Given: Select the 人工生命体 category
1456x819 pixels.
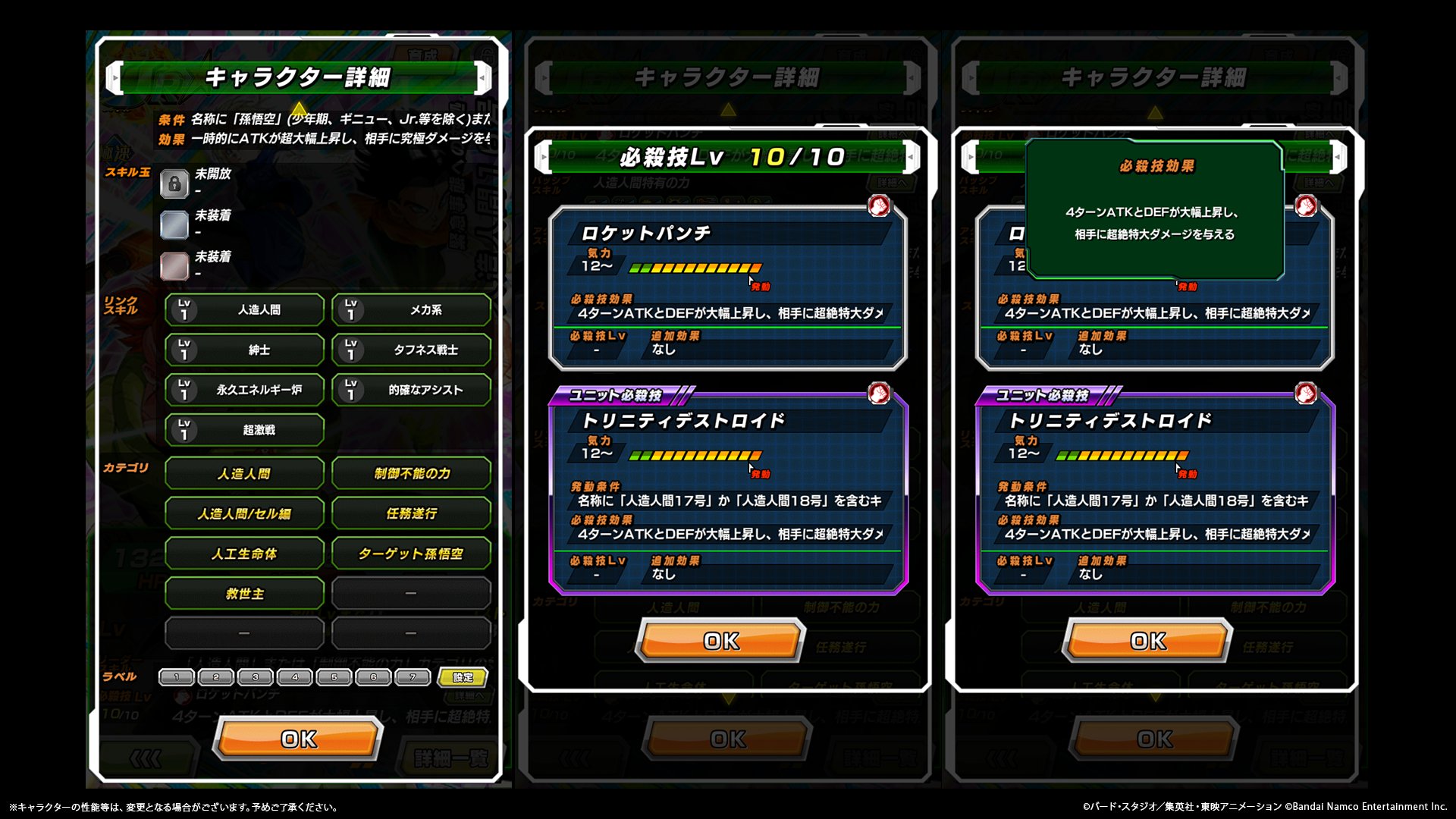Looking at the screenshot, I should pyautogui.click(x=244, y=554).
